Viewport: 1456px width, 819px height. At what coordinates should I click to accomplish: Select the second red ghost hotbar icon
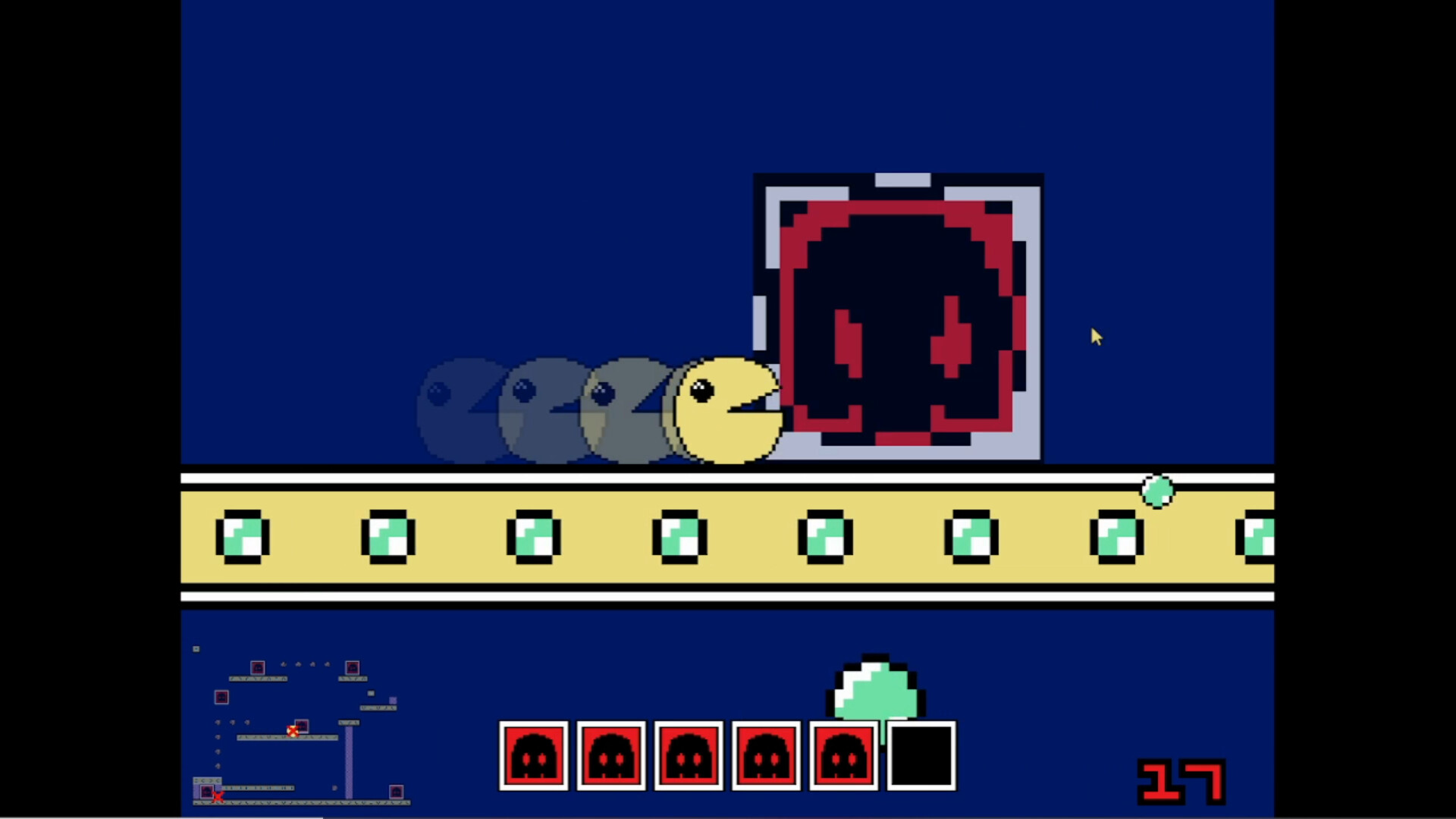click(611, 756)
